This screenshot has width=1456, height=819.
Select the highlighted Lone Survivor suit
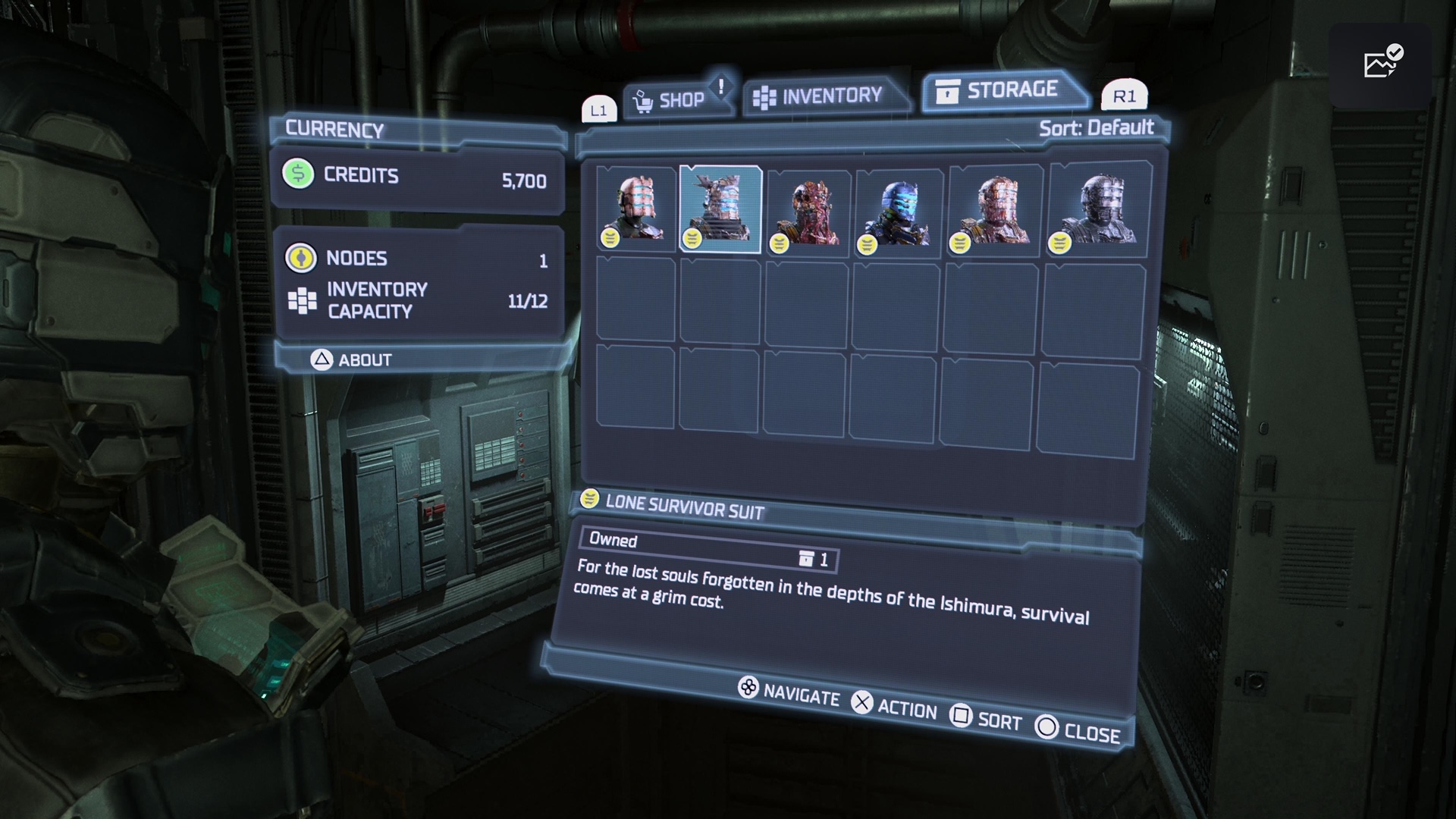pyautogui.click(x=720, y=209)
